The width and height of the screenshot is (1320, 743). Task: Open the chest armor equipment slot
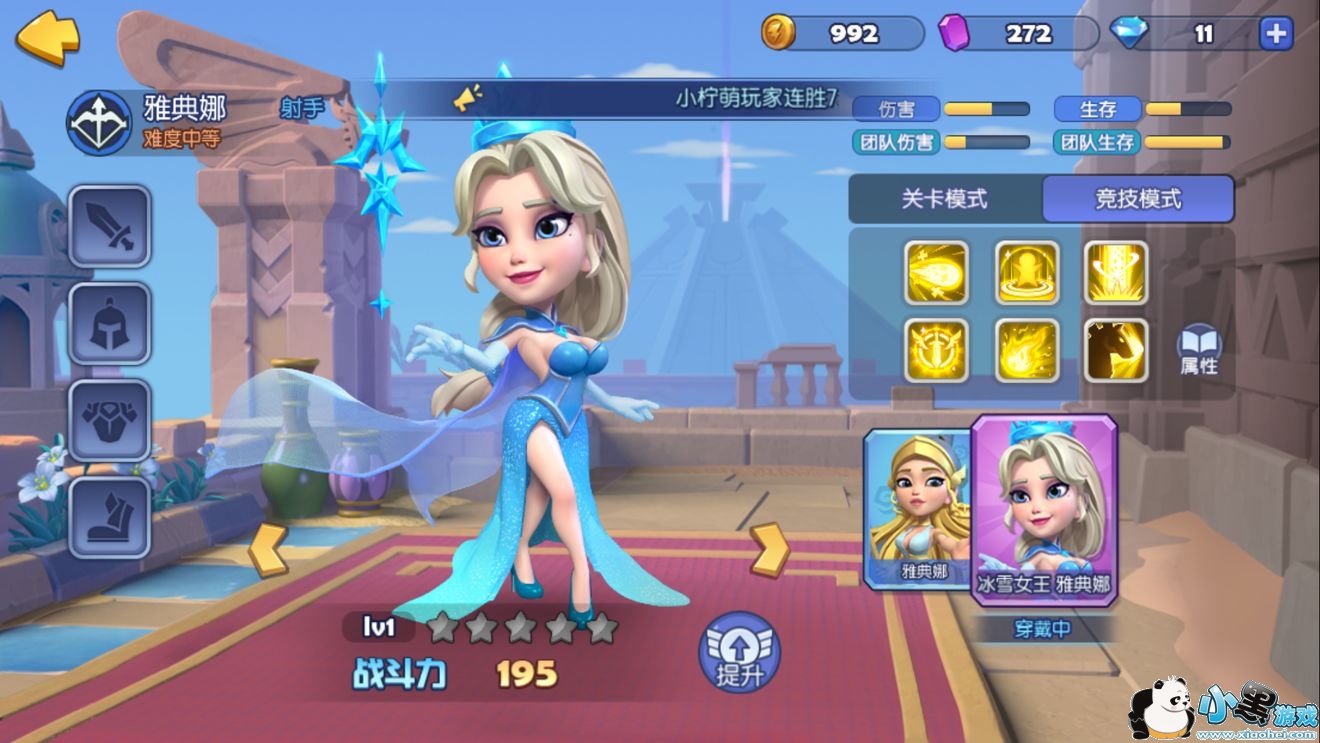[110, 420]
